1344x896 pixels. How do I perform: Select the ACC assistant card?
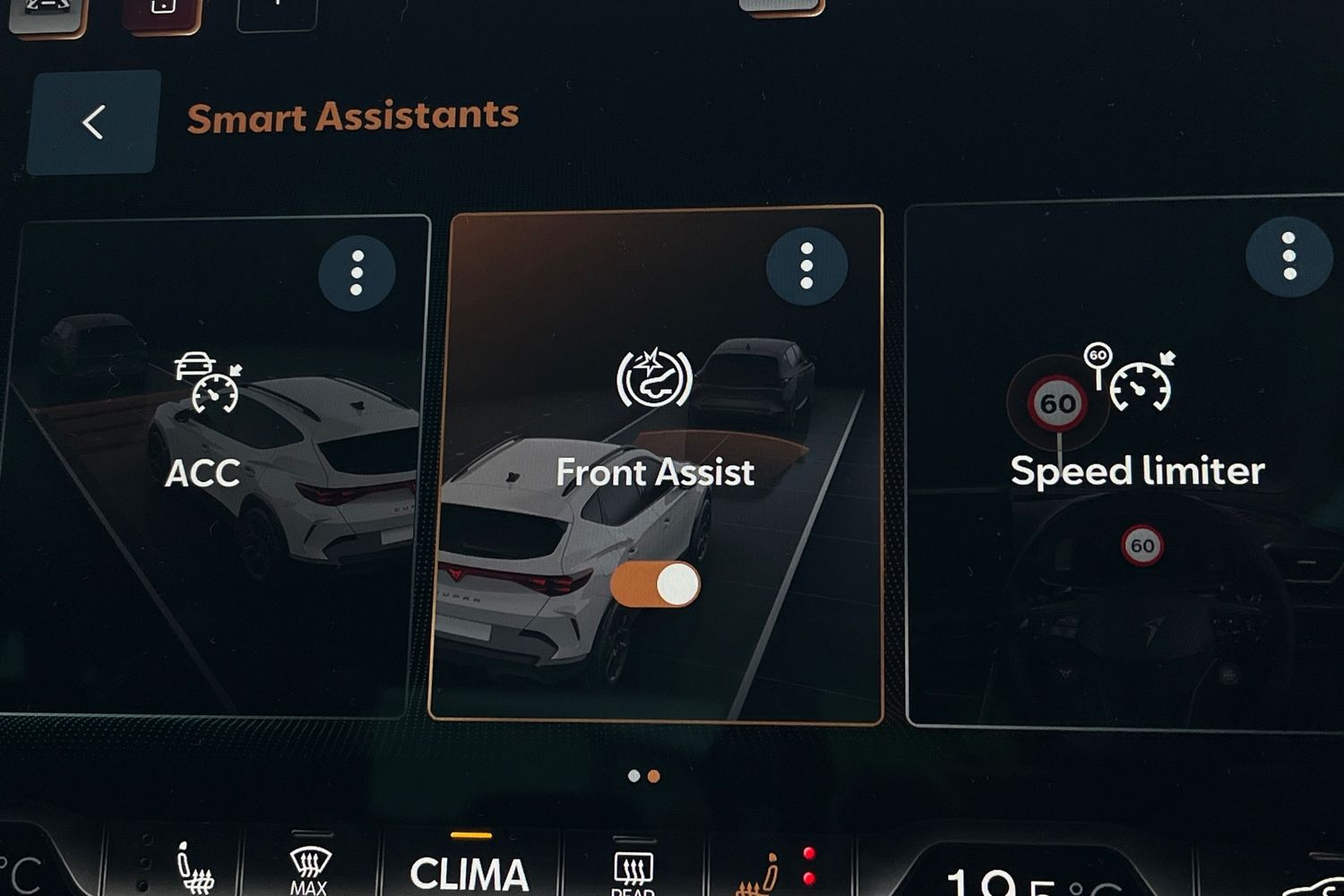point(204,472)
